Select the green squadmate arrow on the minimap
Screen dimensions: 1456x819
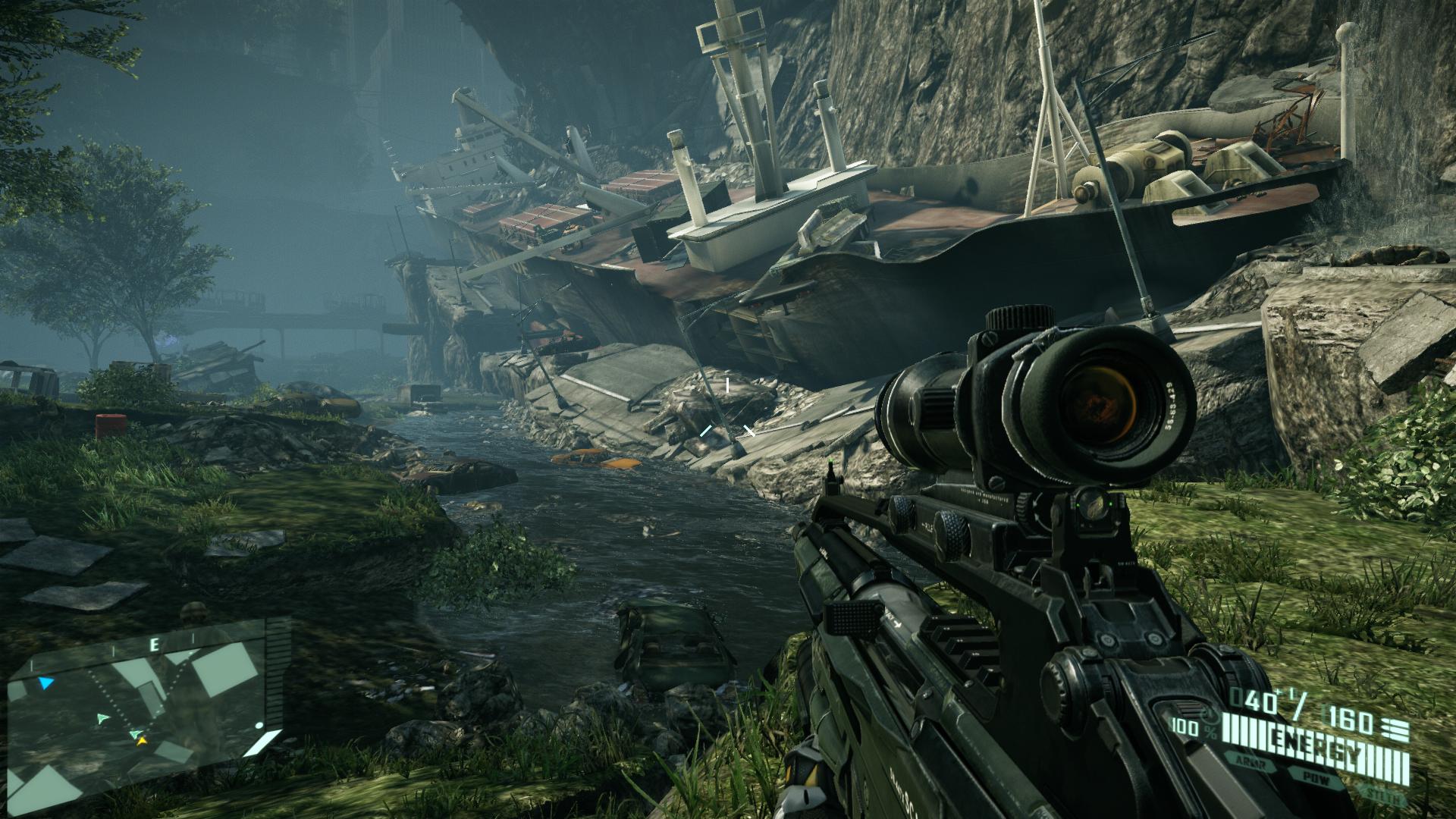(x=104, y=717)
